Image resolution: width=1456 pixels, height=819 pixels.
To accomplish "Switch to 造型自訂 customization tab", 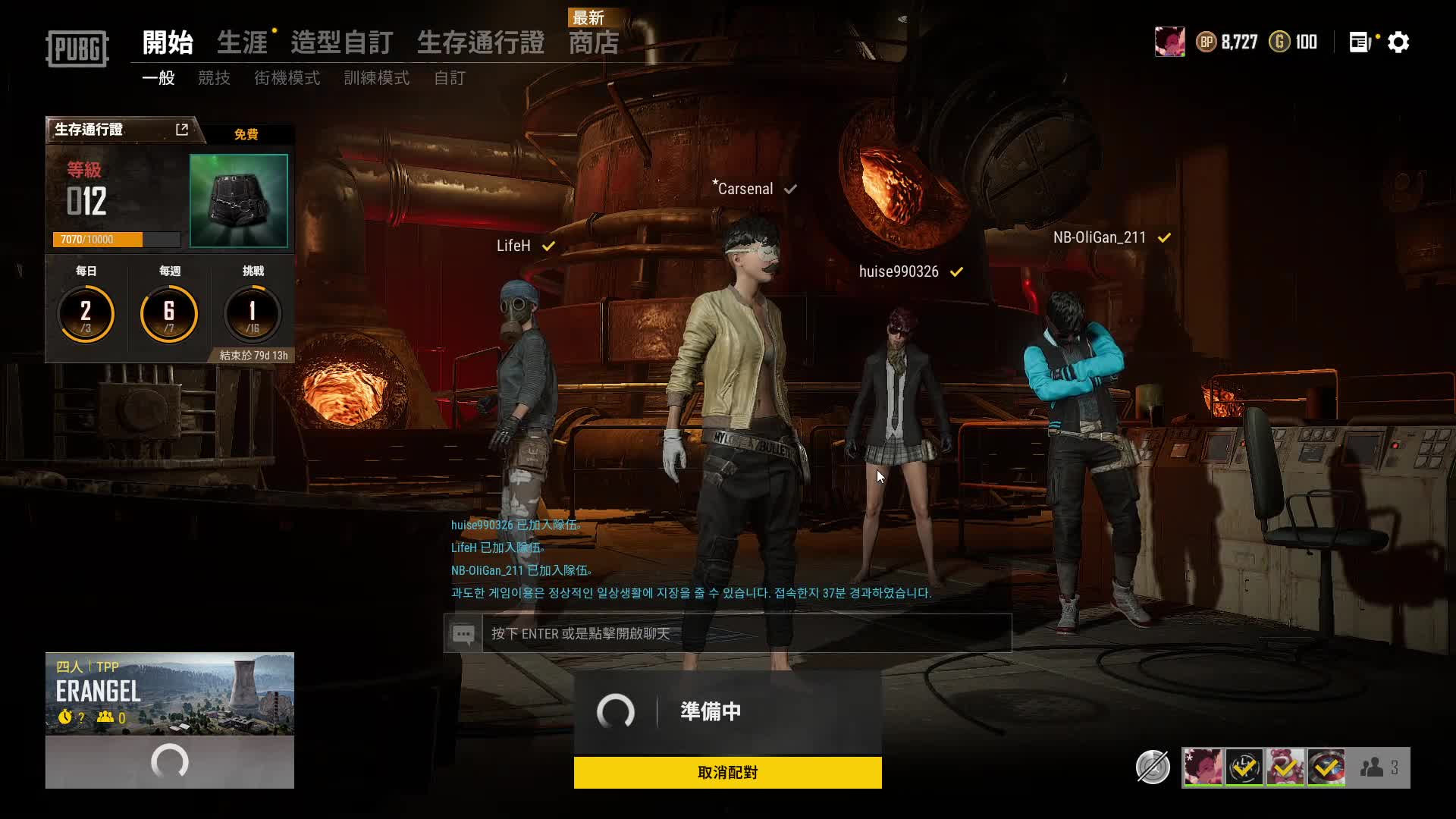I will (x=341, y=42).
